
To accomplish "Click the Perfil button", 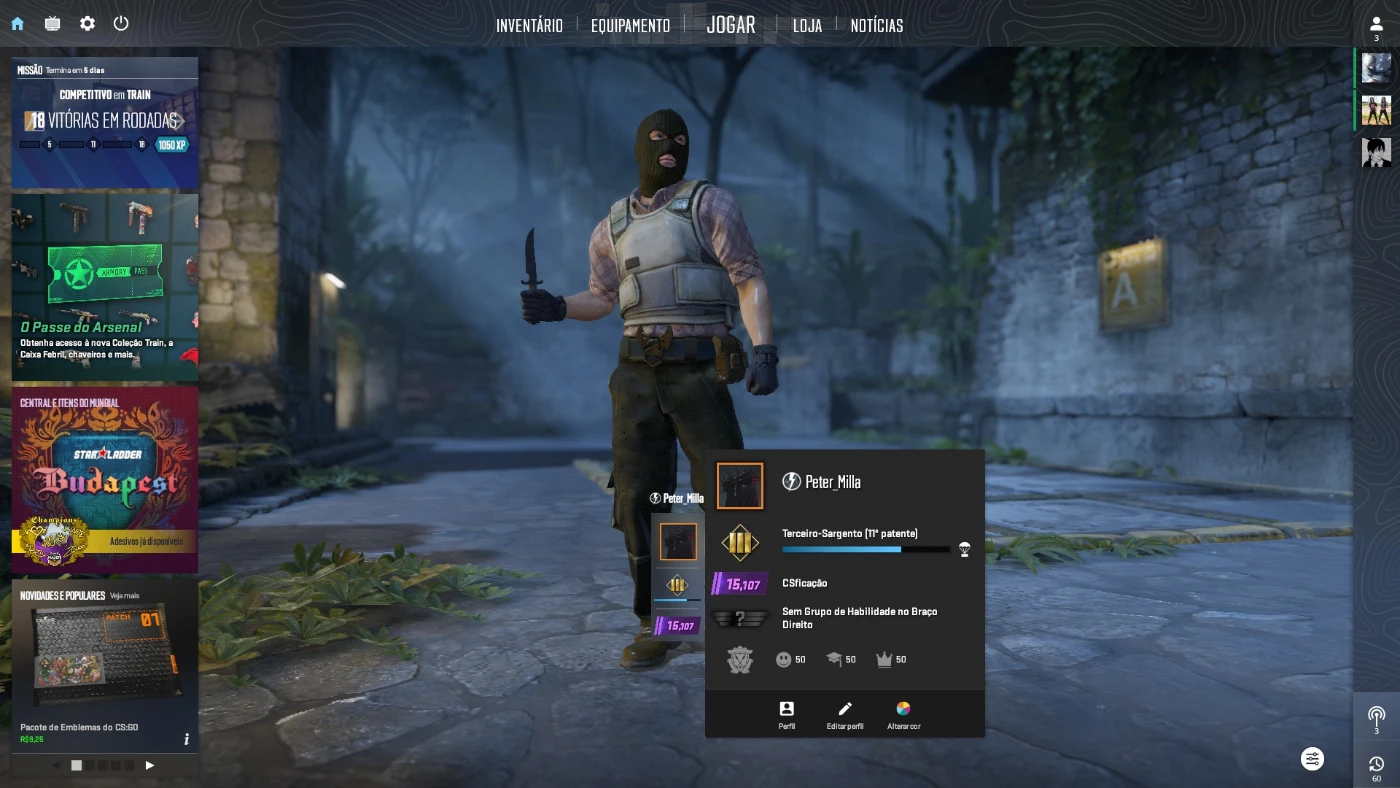I will click(787, 714).
